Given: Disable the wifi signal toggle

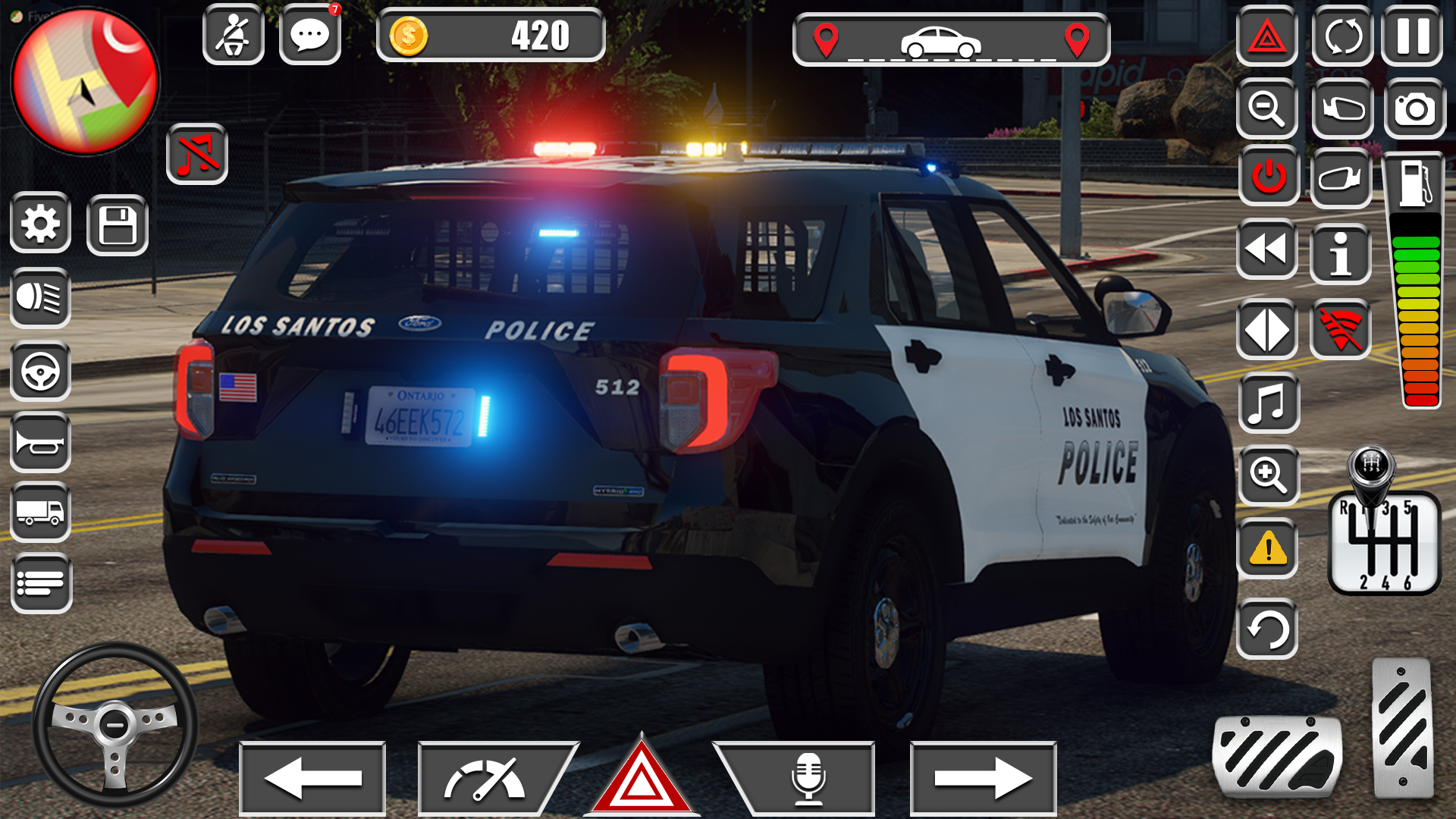Looking at the screenshot, I should coord(1341,329).
